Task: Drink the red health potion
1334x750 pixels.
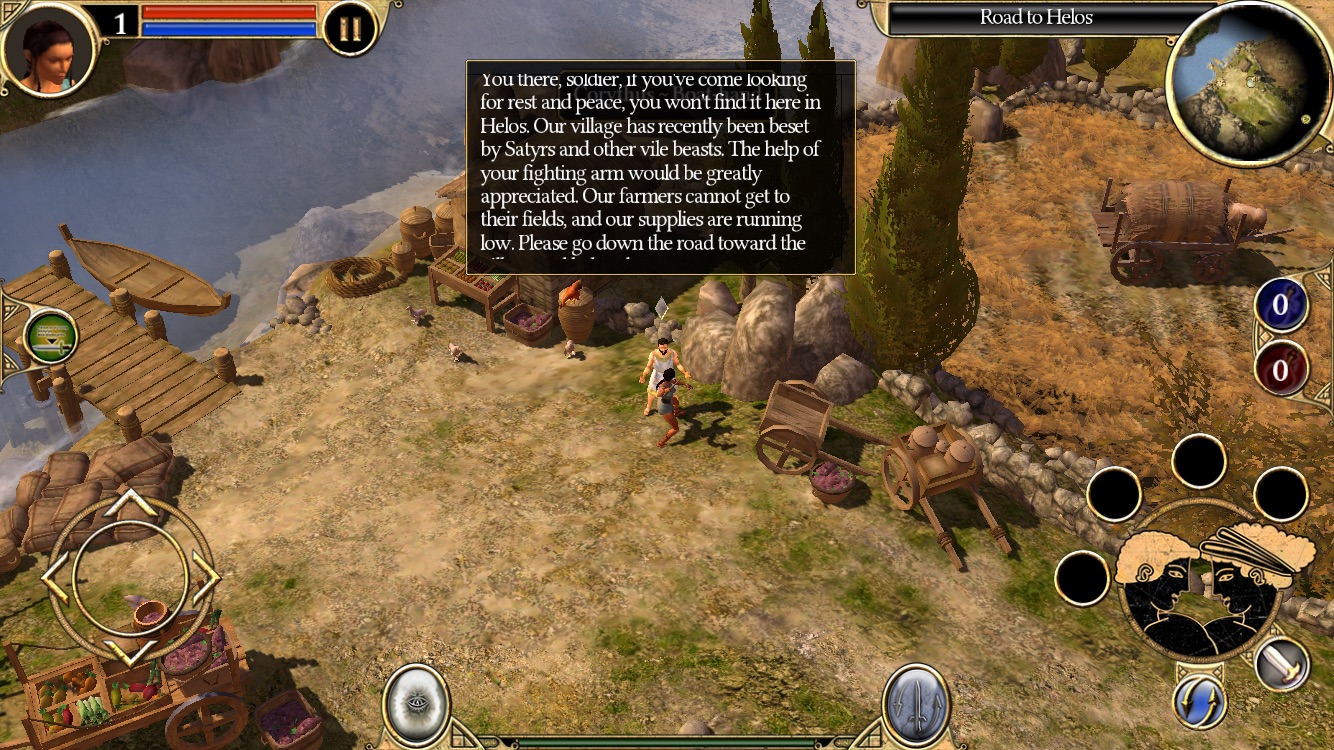Action: point(1281,370)
